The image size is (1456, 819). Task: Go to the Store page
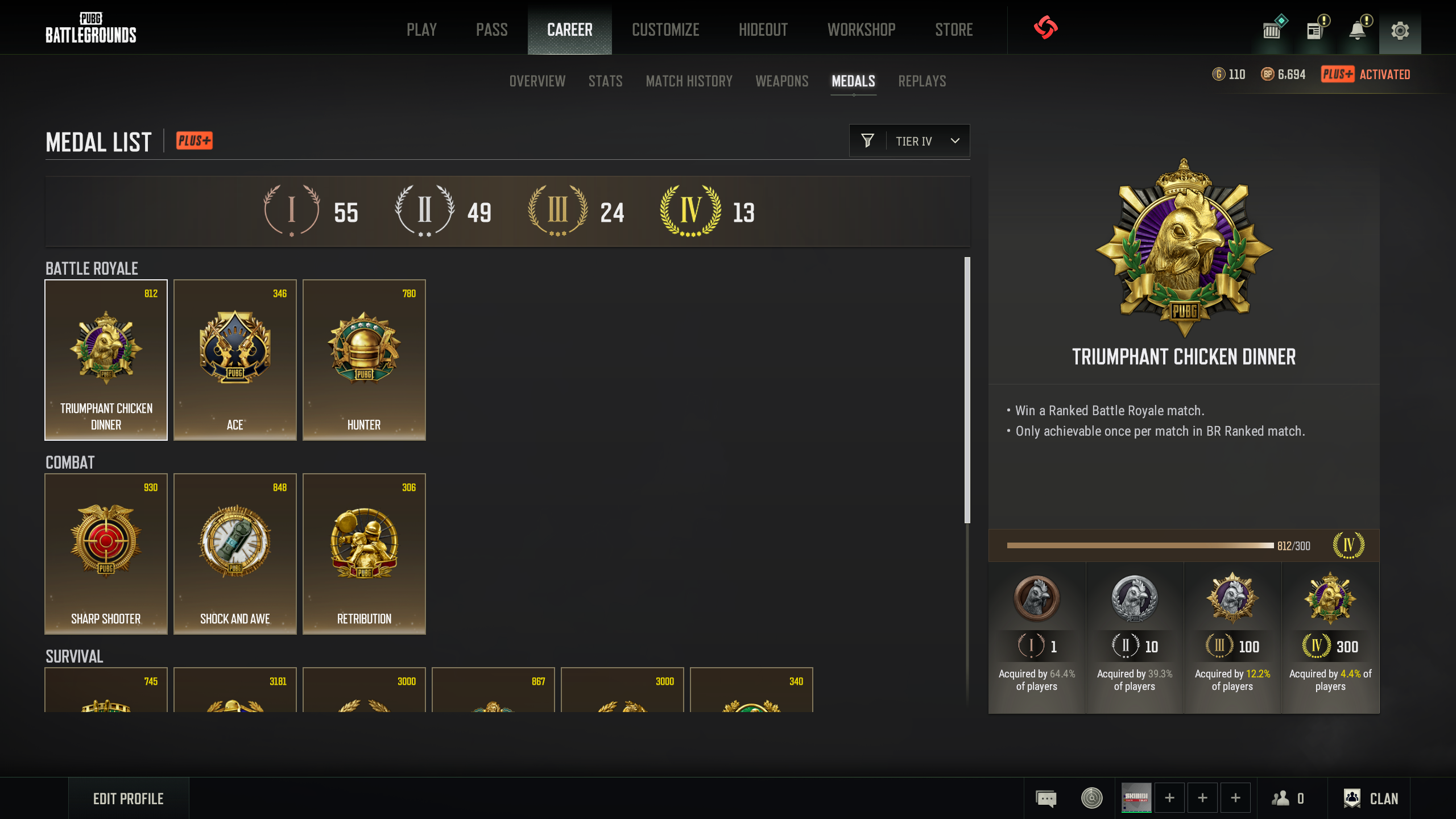(954, 30)
